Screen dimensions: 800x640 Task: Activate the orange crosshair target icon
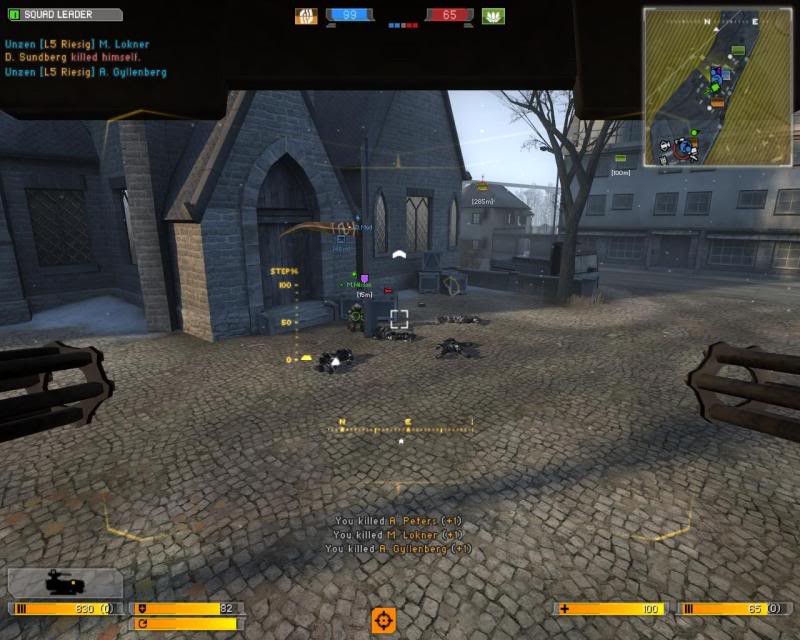point(383,620)
